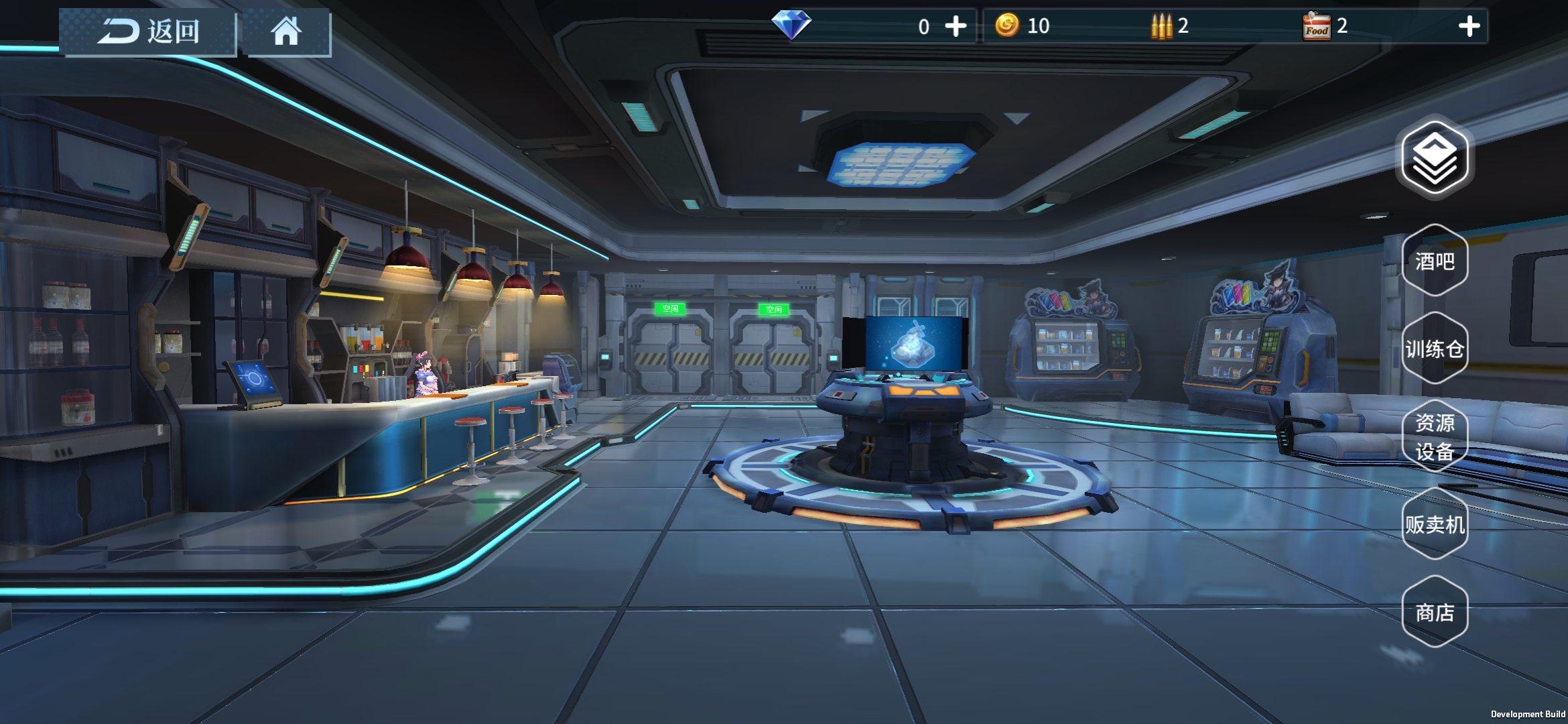1568x724 pixels.
Task: Select the 资源设备 resource equipment button
Action: tap(1435, 436)
